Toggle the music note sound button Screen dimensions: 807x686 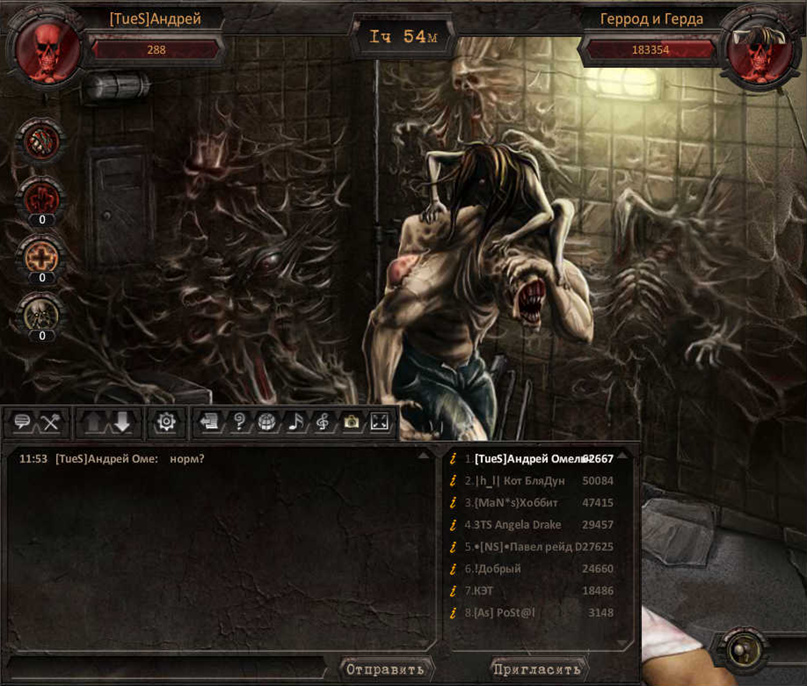tap(295, 423)
